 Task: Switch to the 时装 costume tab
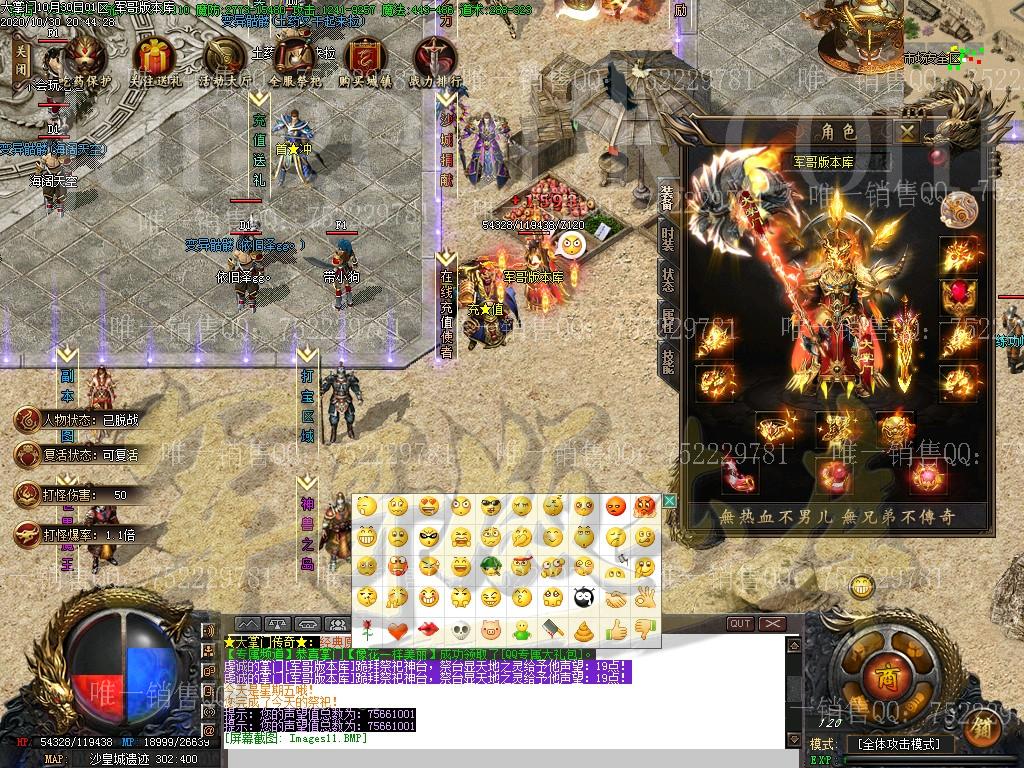pos(667,237)
